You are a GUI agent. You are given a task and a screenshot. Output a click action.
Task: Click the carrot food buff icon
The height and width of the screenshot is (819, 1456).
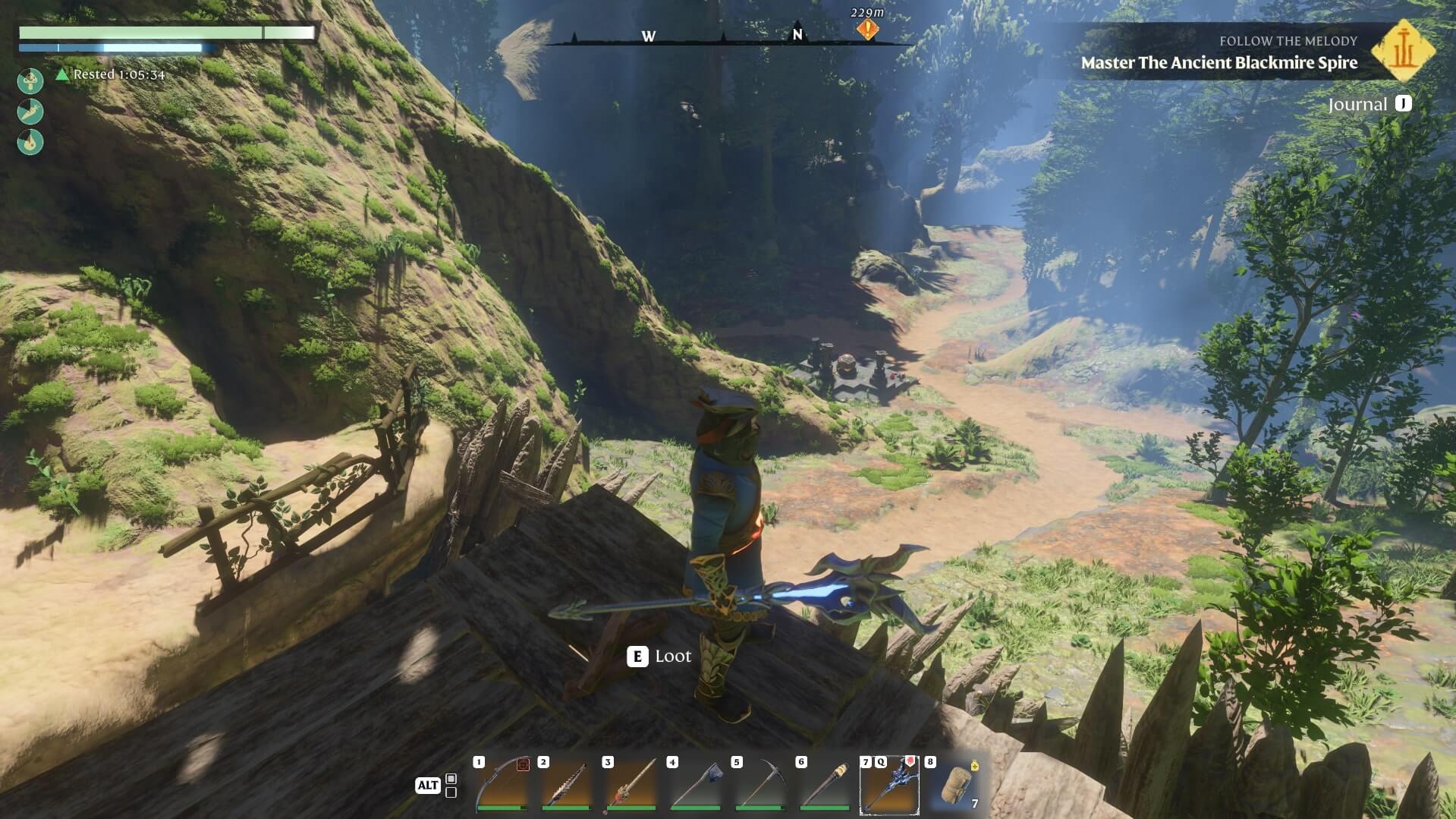point(30,112)
